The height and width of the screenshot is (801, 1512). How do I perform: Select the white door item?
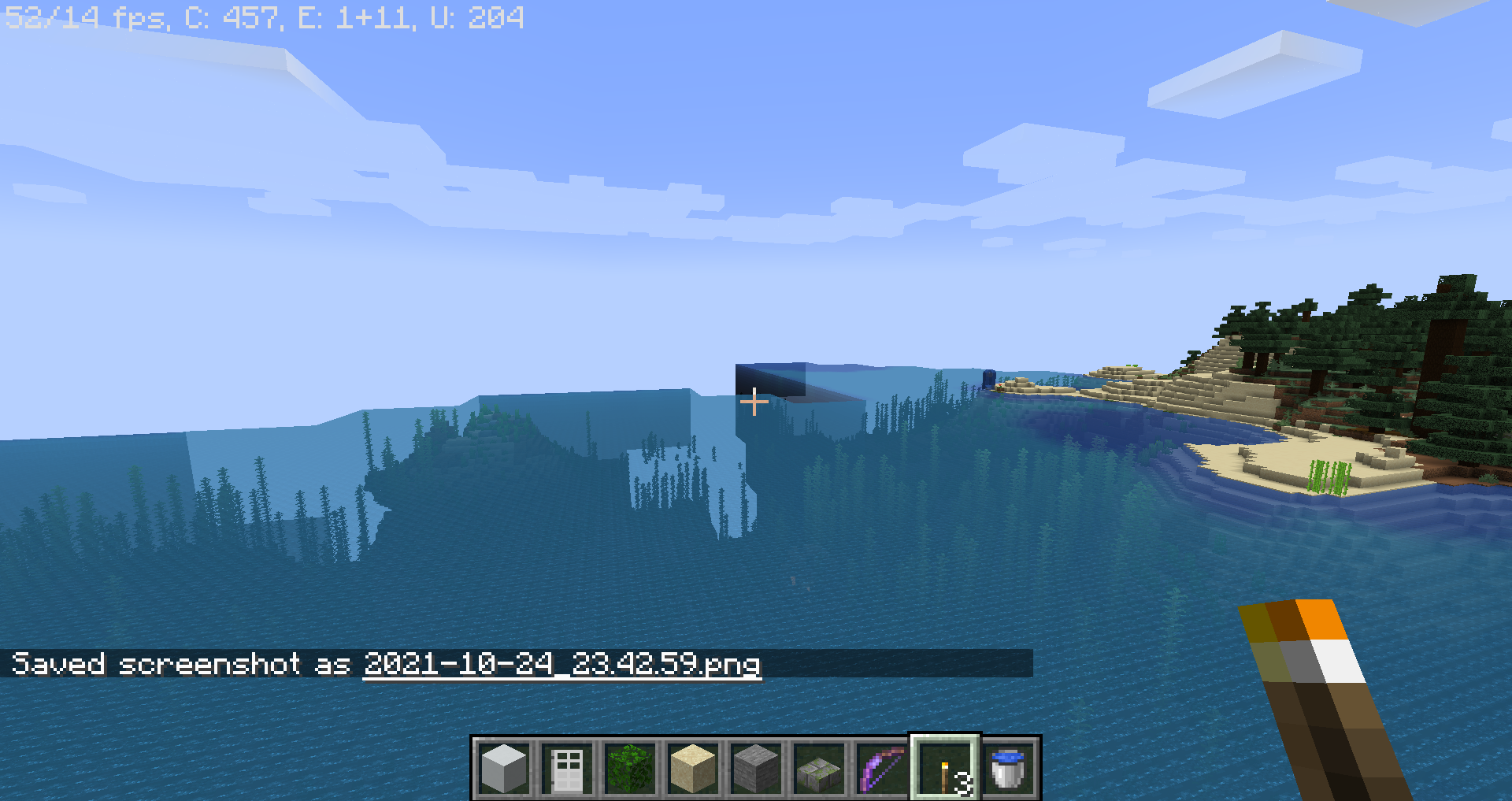pyautogui.click(x=566, y=768)
